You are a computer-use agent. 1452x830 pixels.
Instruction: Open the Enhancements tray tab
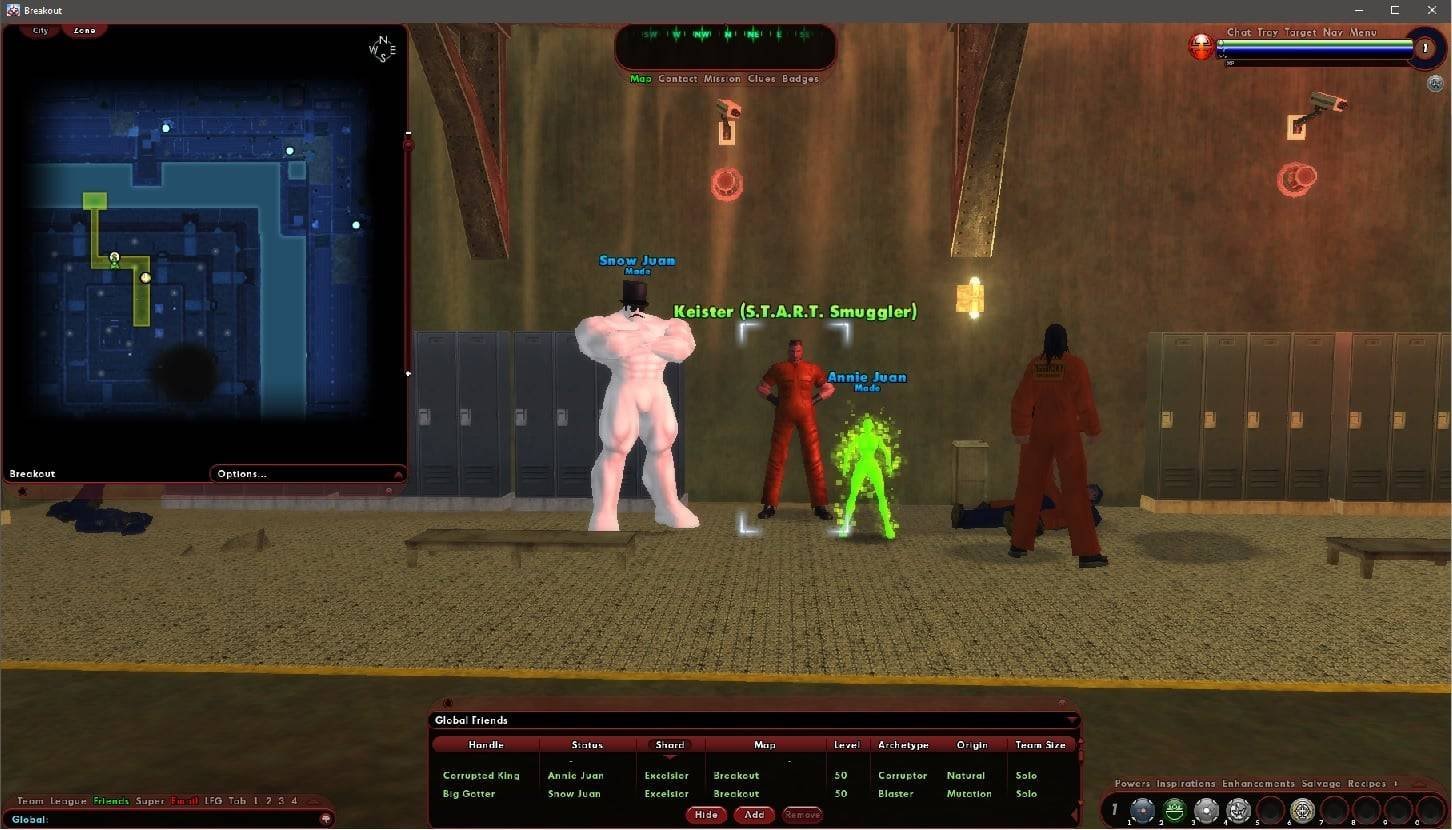click(1258, 784)
